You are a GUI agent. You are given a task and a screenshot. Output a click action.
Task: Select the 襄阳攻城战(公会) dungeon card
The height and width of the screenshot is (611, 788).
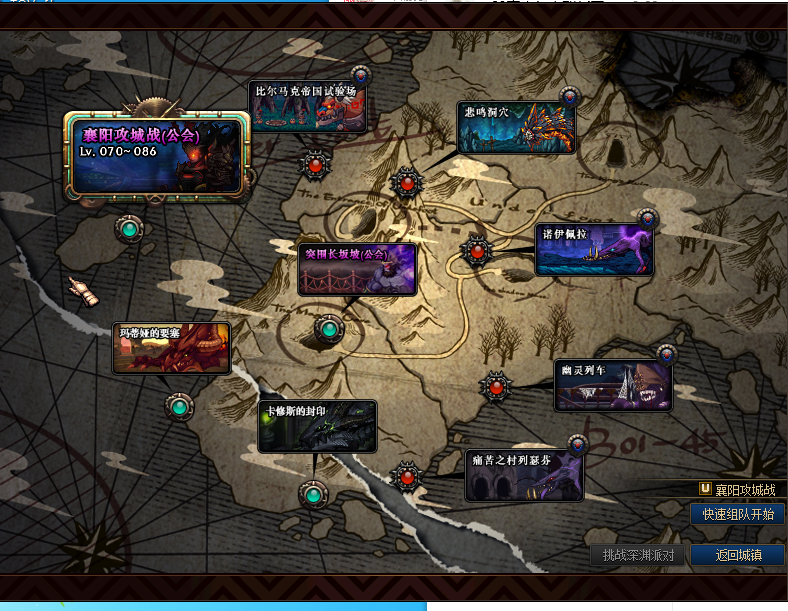155,154
